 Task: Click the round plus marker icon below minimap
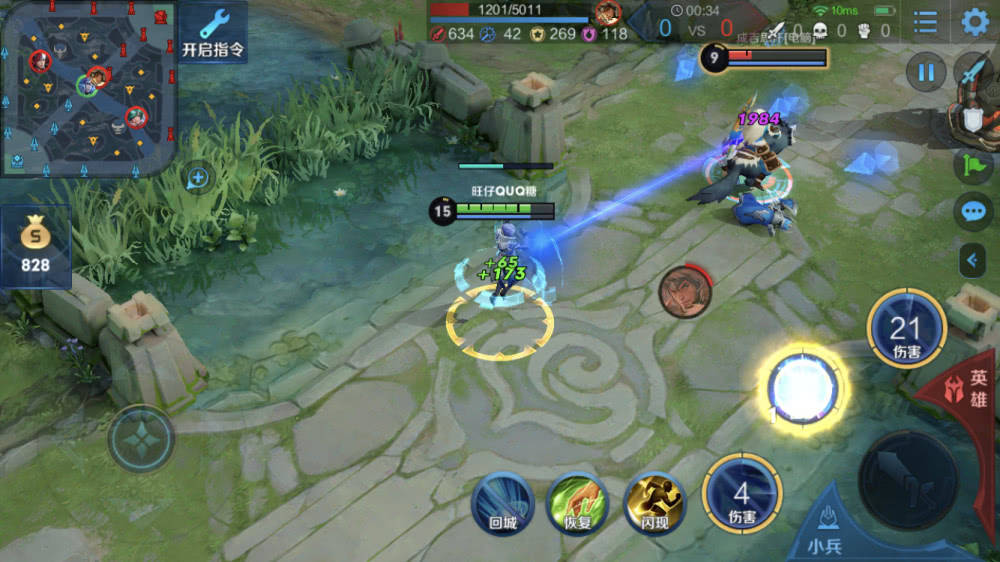198,178
